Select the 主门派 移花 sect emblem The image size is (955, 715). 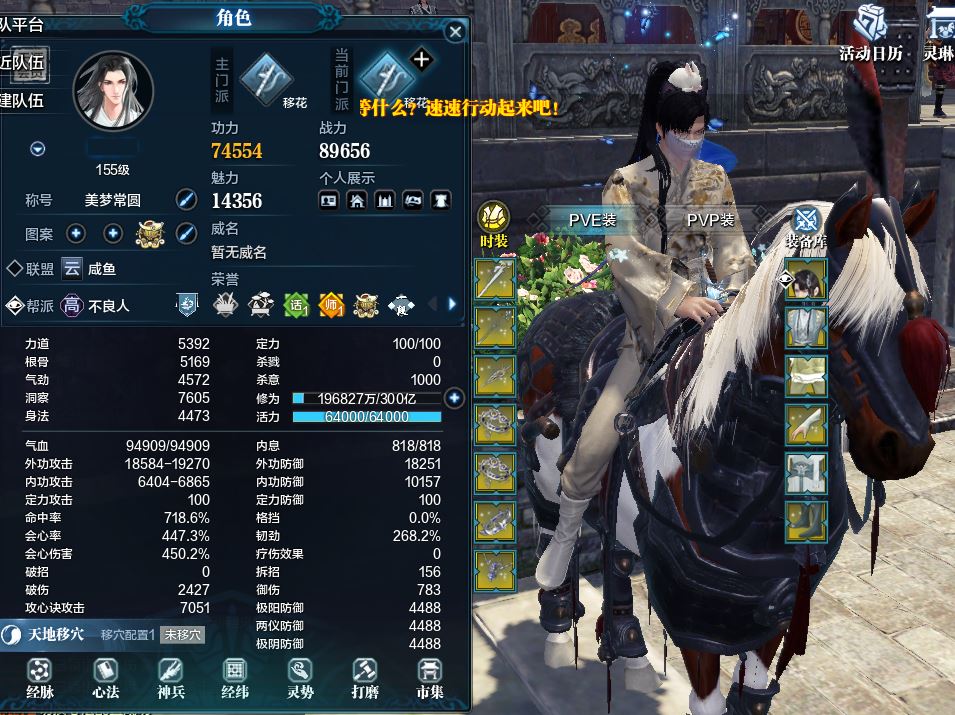pyautogui.click(x=267, y=76)
